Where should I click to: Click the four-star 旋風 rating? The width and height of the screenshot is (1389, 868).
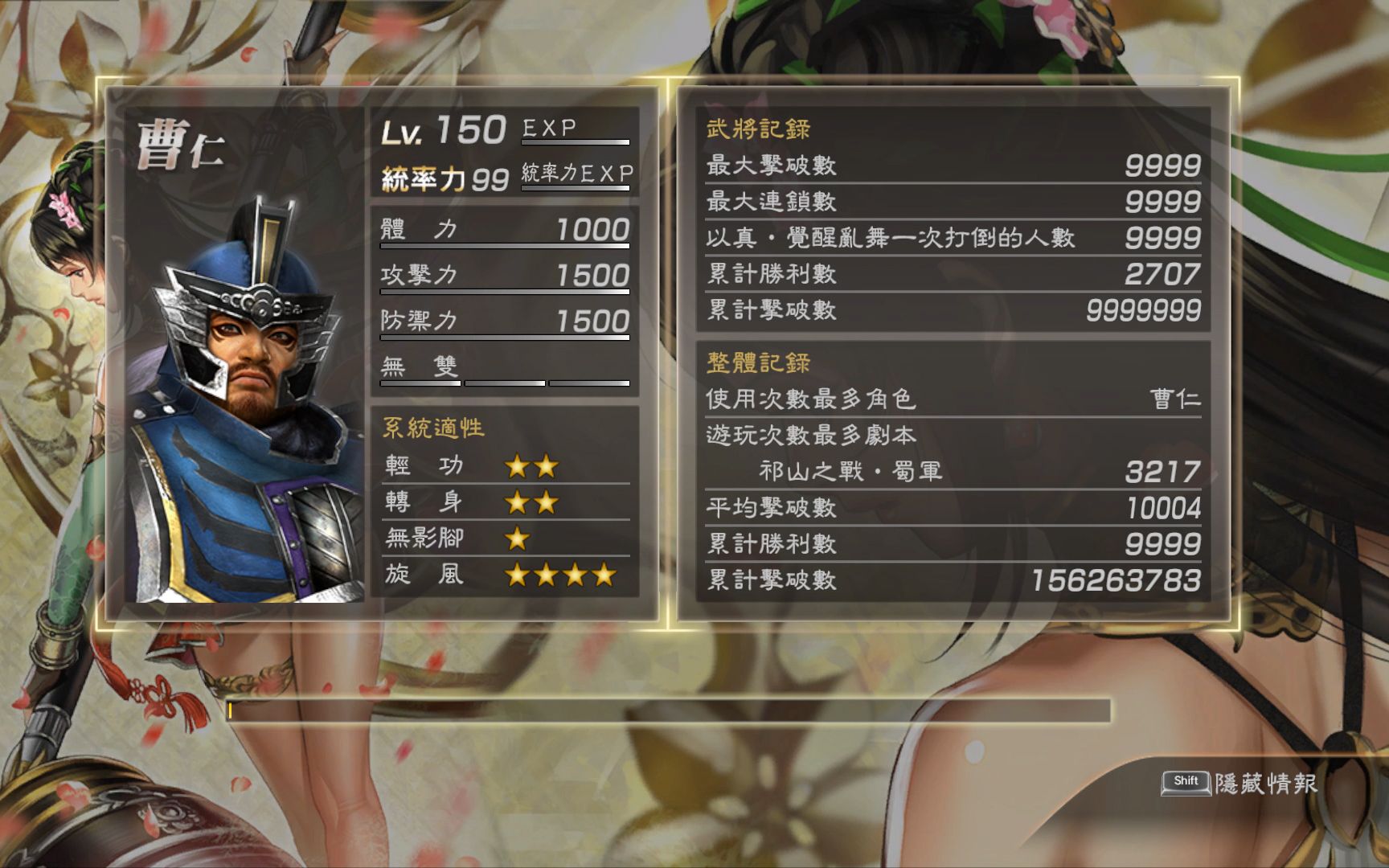coord(559,574)
